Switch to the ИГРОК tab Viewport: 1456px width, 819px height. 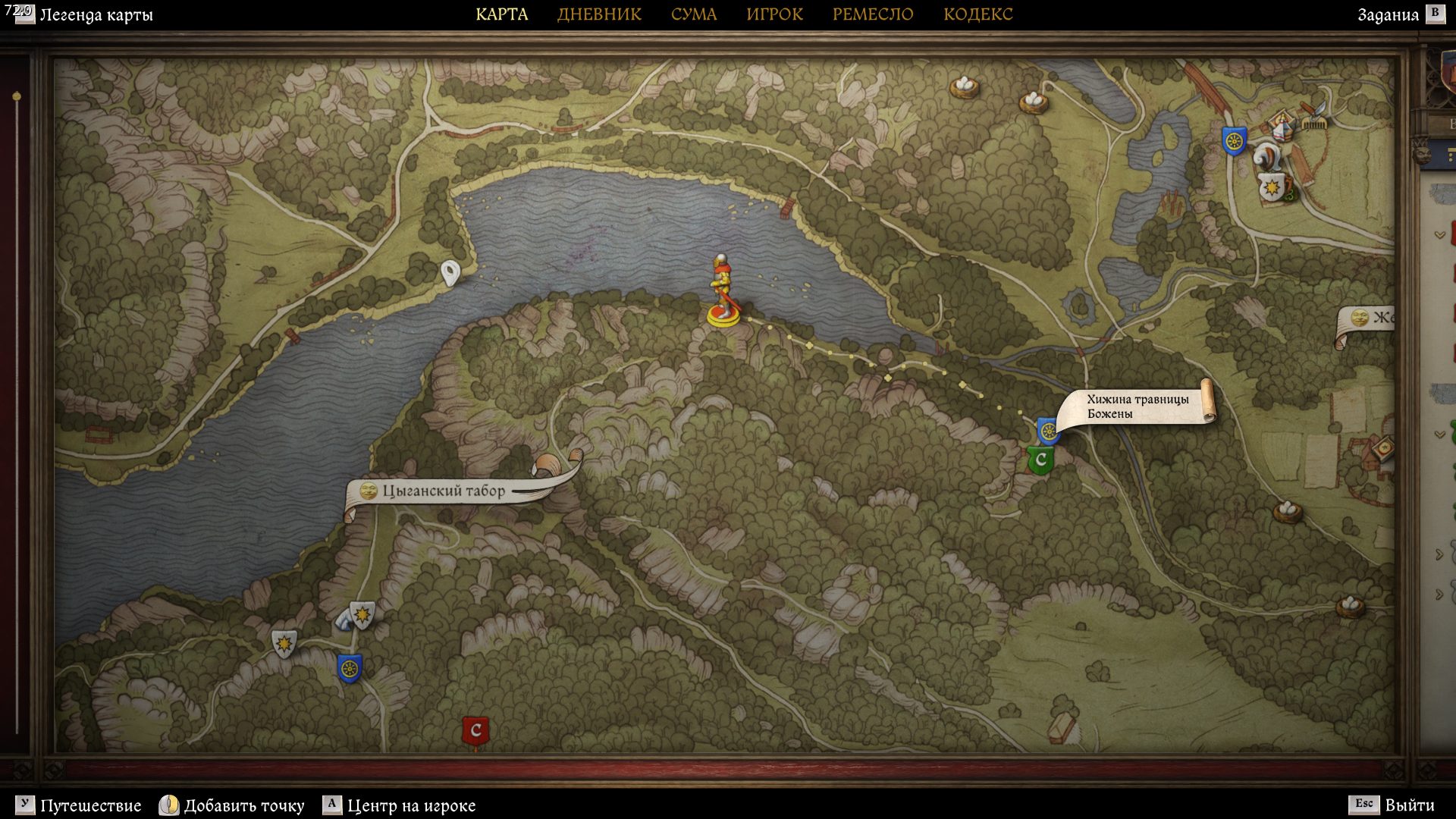click(774, 14)
